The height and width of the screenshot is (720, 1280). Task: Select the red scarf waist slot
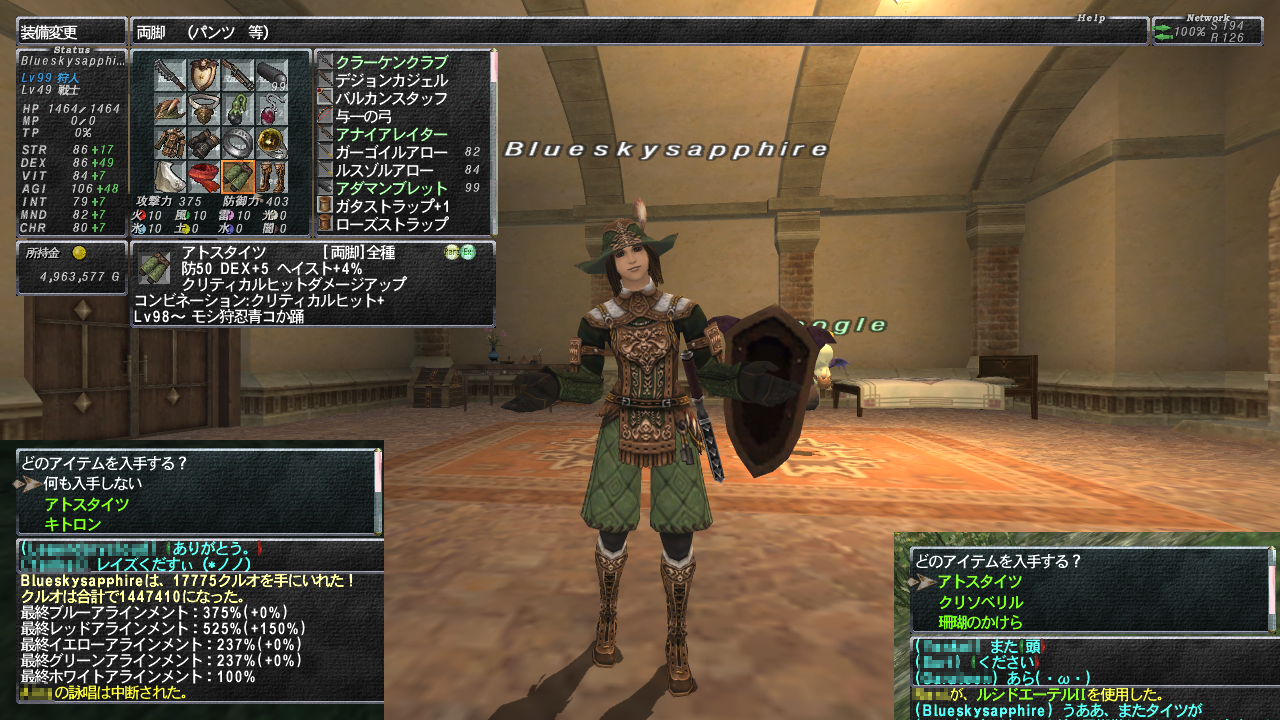[x=205, y=177]
